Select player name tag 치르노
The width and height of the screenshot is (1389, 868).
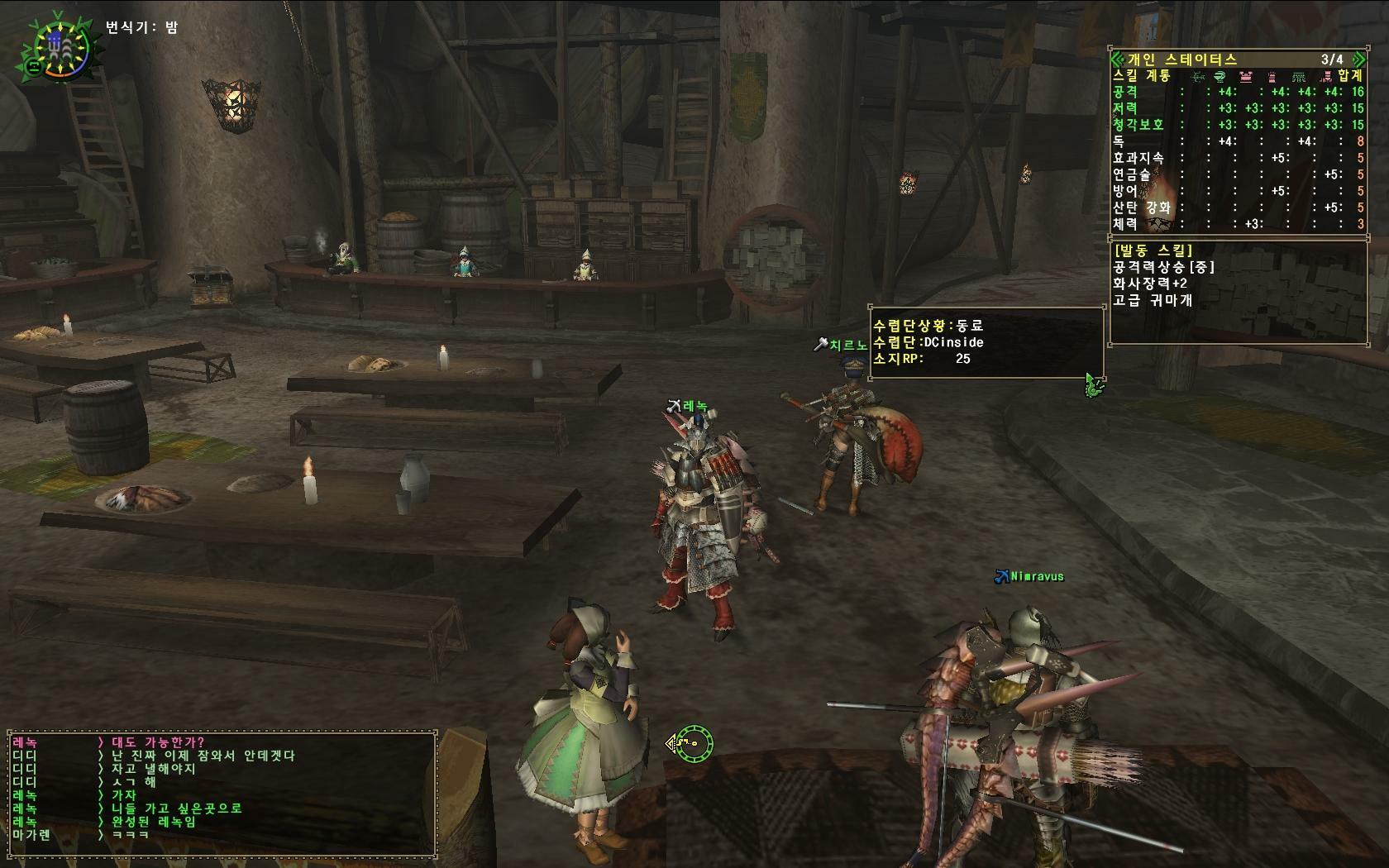847,346
